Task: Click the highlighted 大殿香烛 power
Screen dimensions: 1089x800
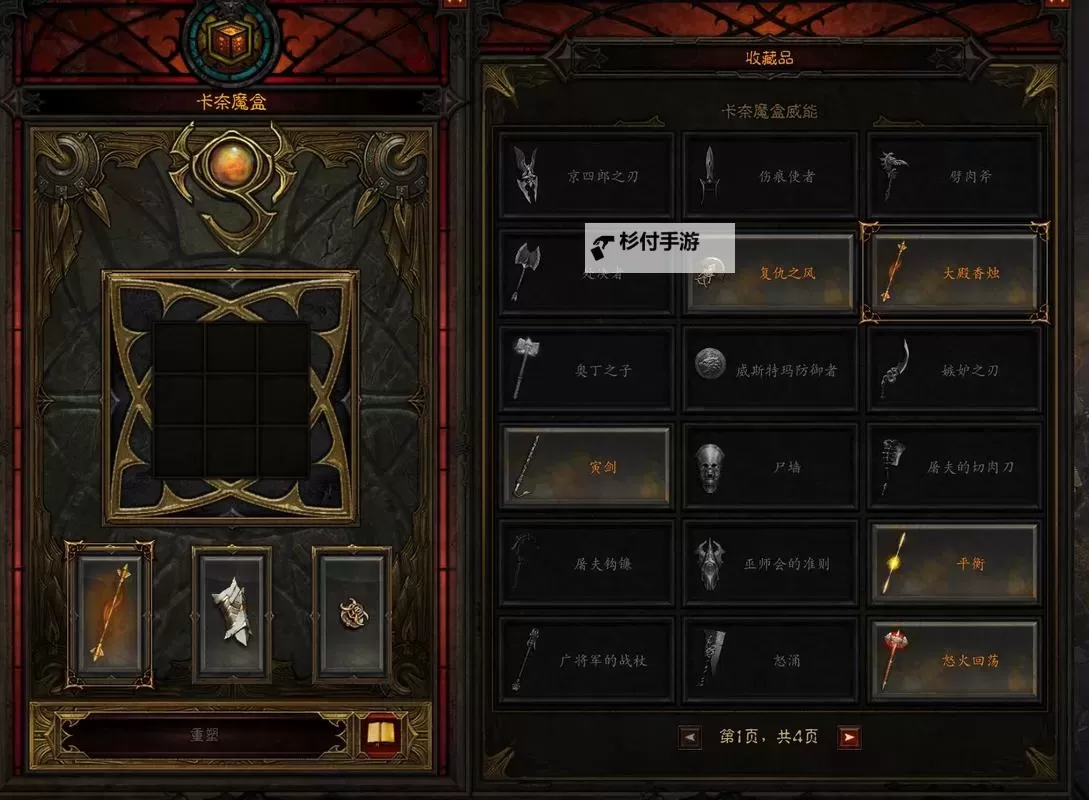Action: (955, 273)
